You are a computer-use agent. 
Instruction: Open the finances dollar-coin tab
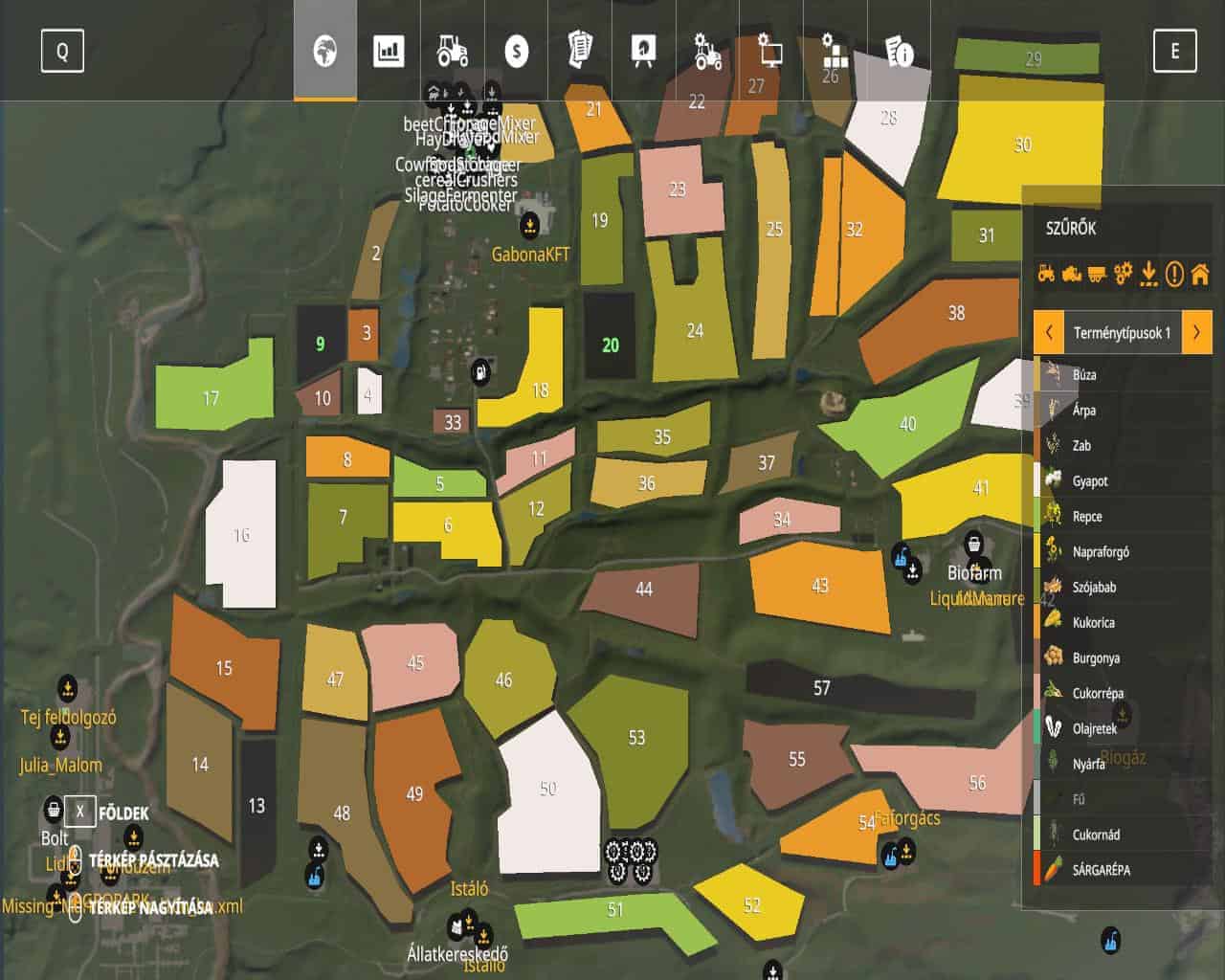click(517, 51)
